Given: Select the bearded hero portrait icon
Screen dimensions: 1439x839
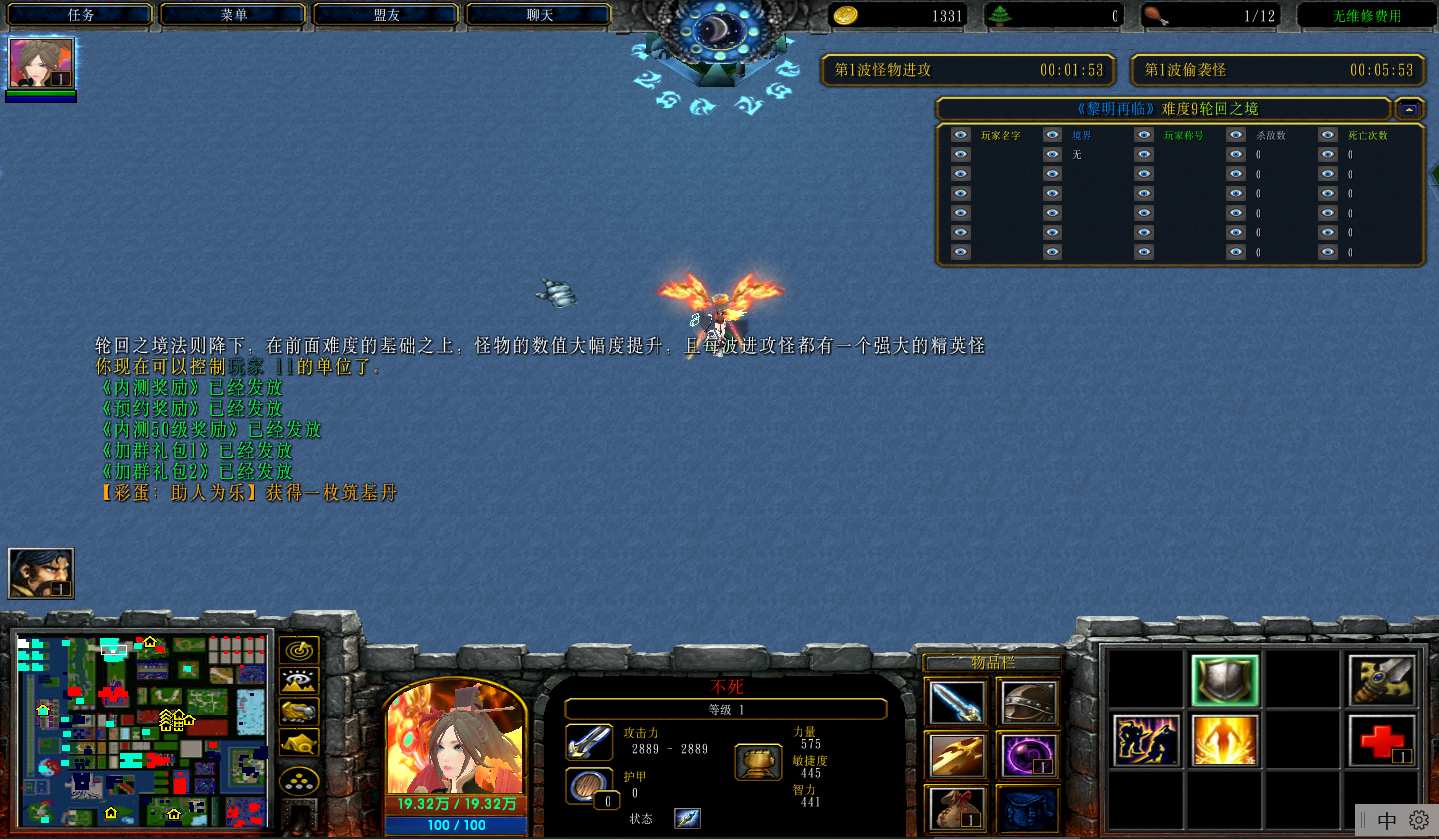Looking at the screenshot, I should [x=41, y=574].
